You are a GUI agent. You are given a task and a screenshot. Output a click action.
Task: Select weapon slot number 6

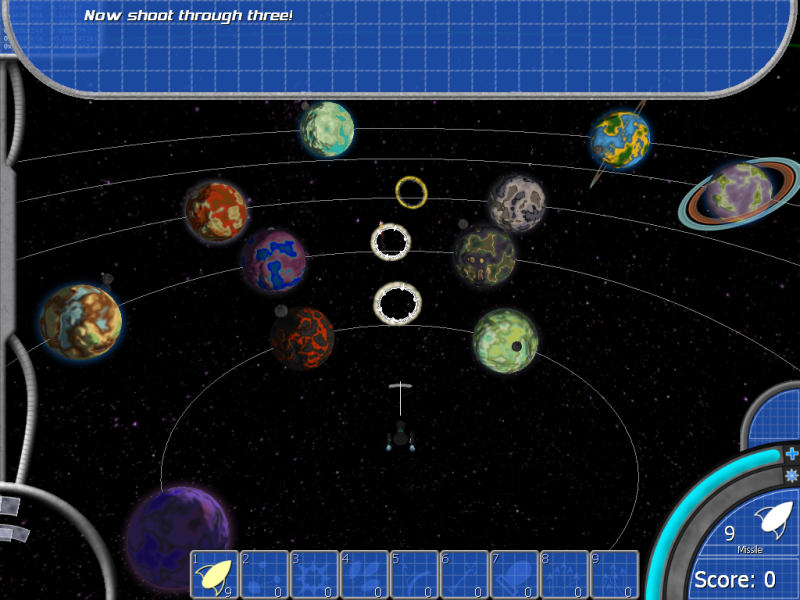click(x=464, y=575)
